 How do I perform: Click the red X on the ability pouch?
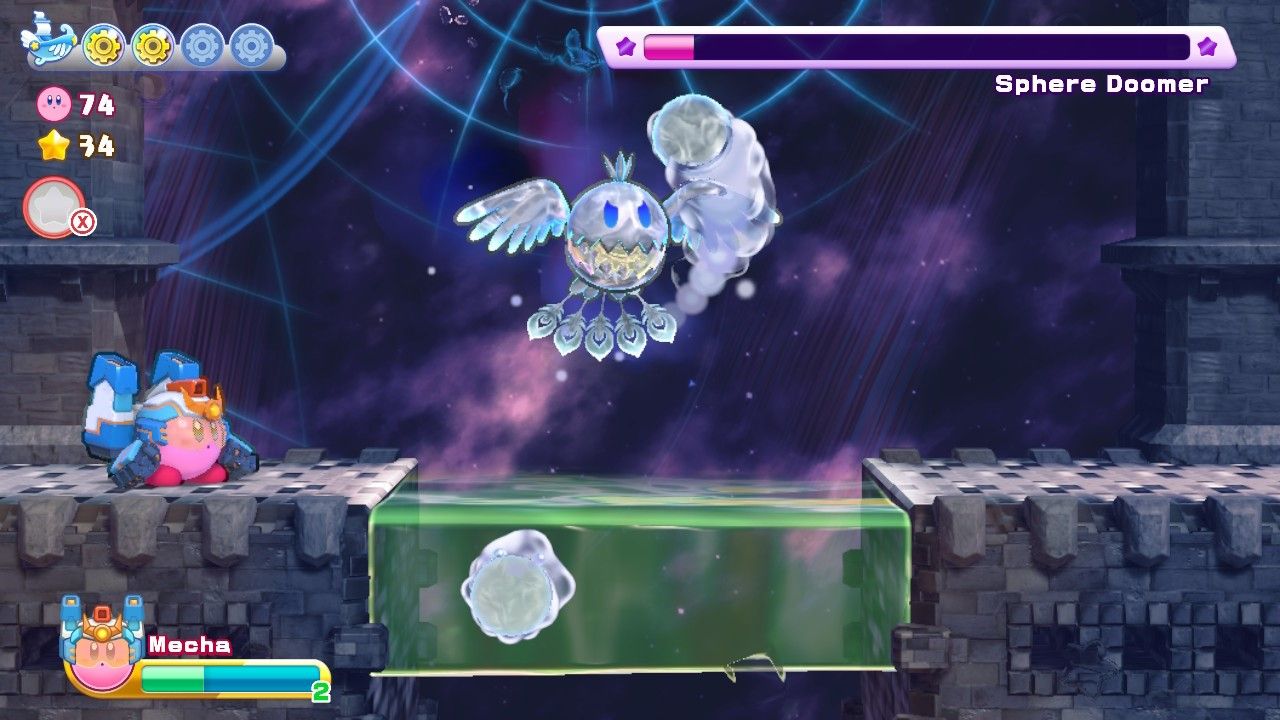85,224
